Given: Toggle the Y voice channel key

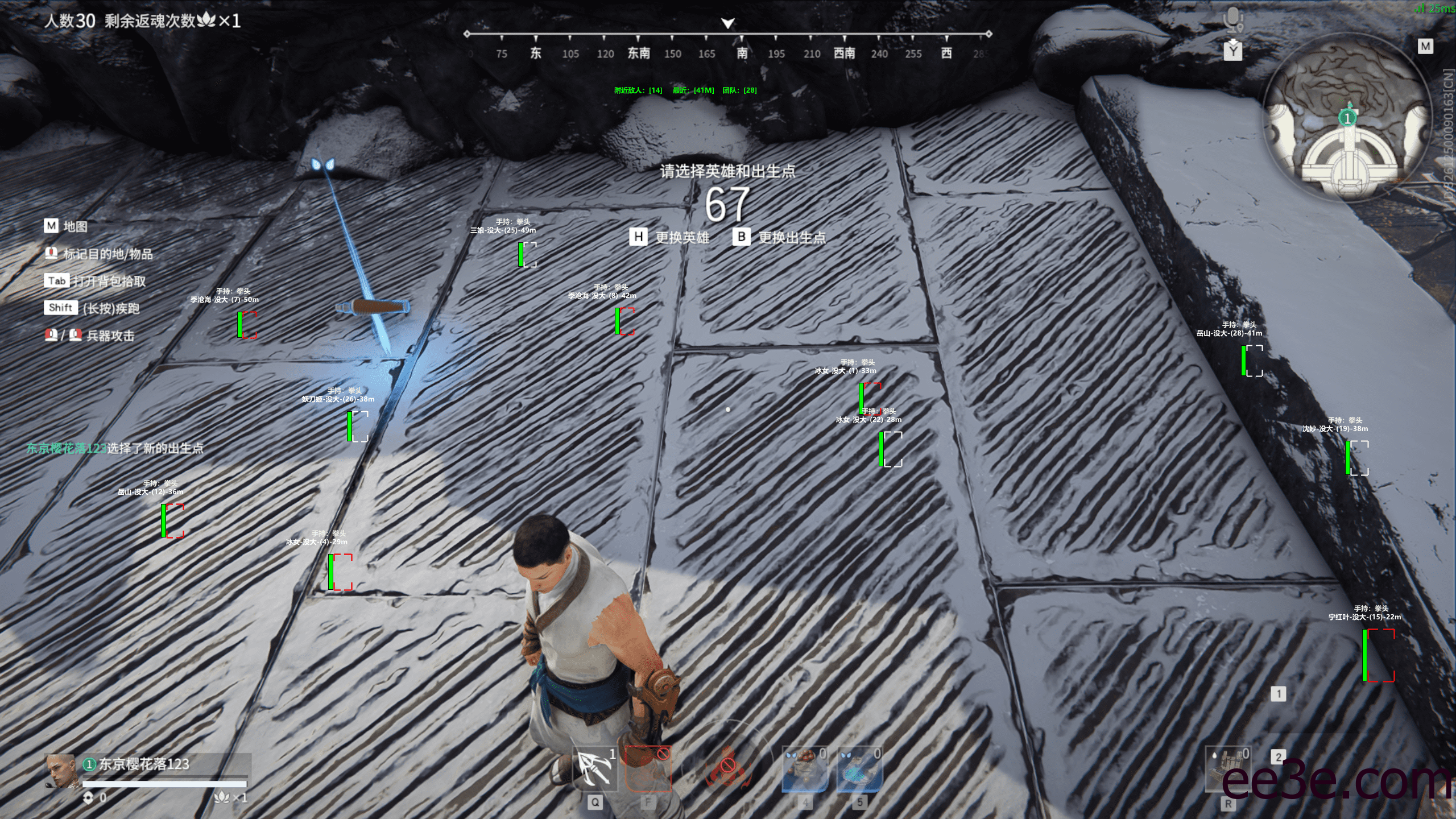Looking at the screenshot, I should click(x=1232, y=52).
